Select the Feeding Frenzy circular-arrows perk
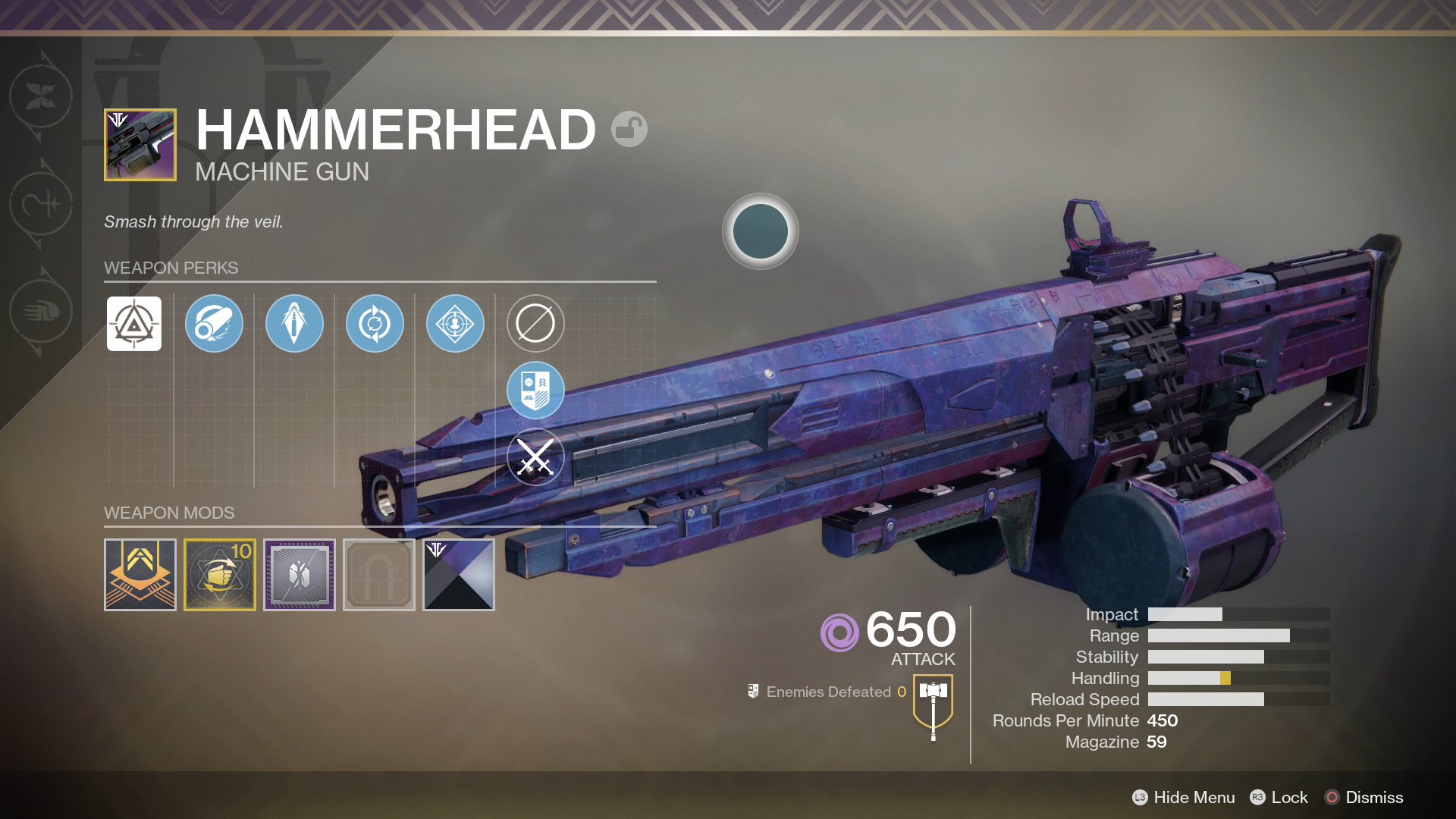 click(x=375, y=323)
